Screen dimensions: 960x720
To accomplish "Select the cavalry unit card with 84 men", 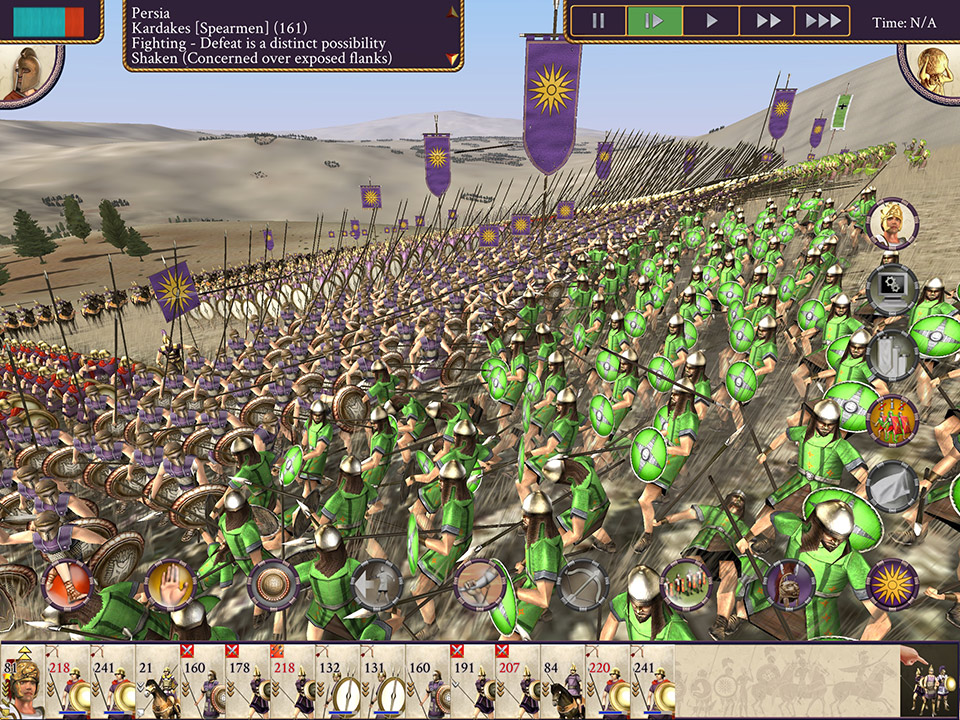I will pyautogui.click(x=562, y=682).
